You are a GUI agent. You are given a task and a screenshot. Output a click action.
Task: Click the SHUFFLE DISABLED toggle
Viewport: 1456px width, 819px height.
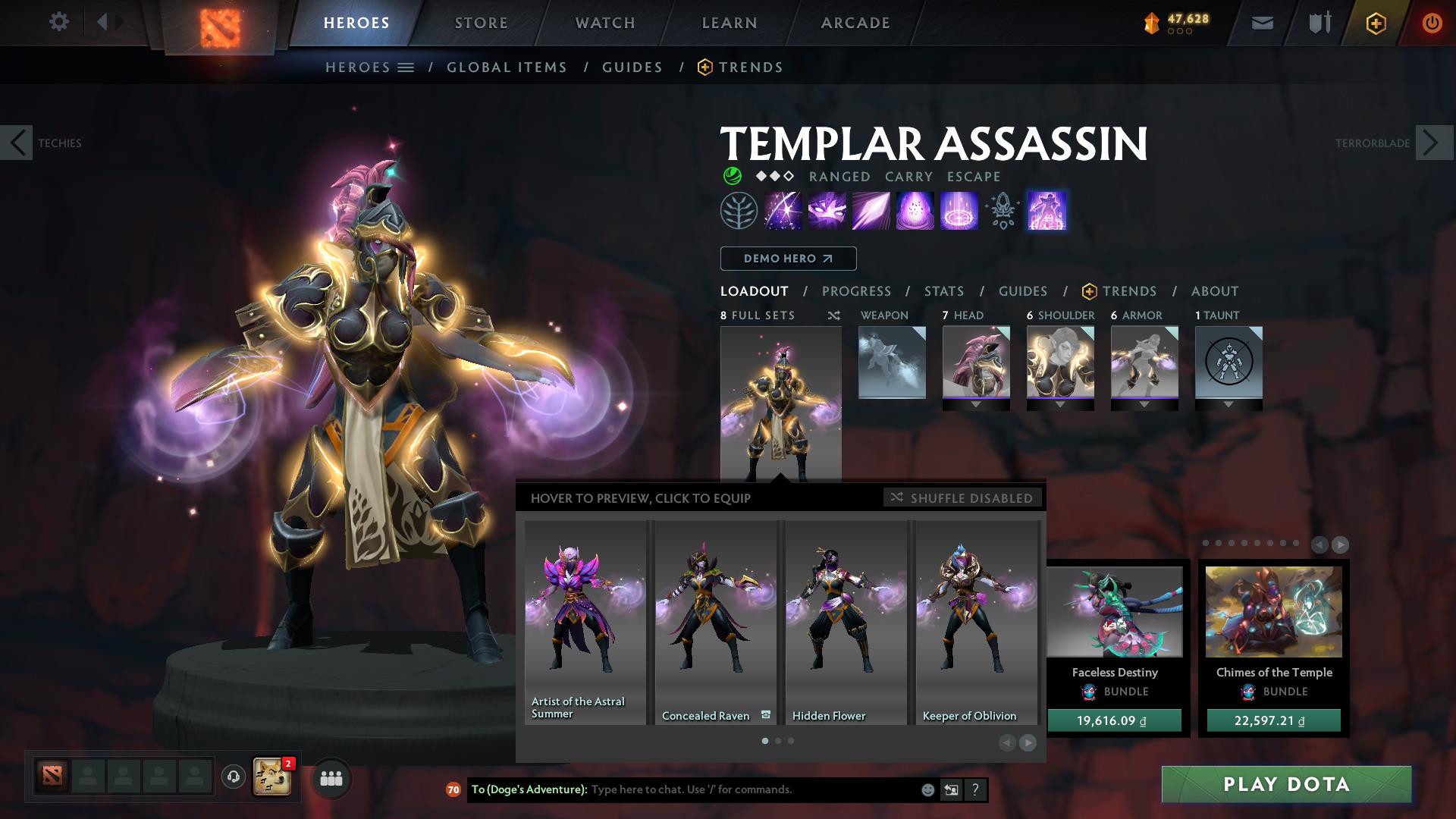pyautogui.click(x=962, y=498)
